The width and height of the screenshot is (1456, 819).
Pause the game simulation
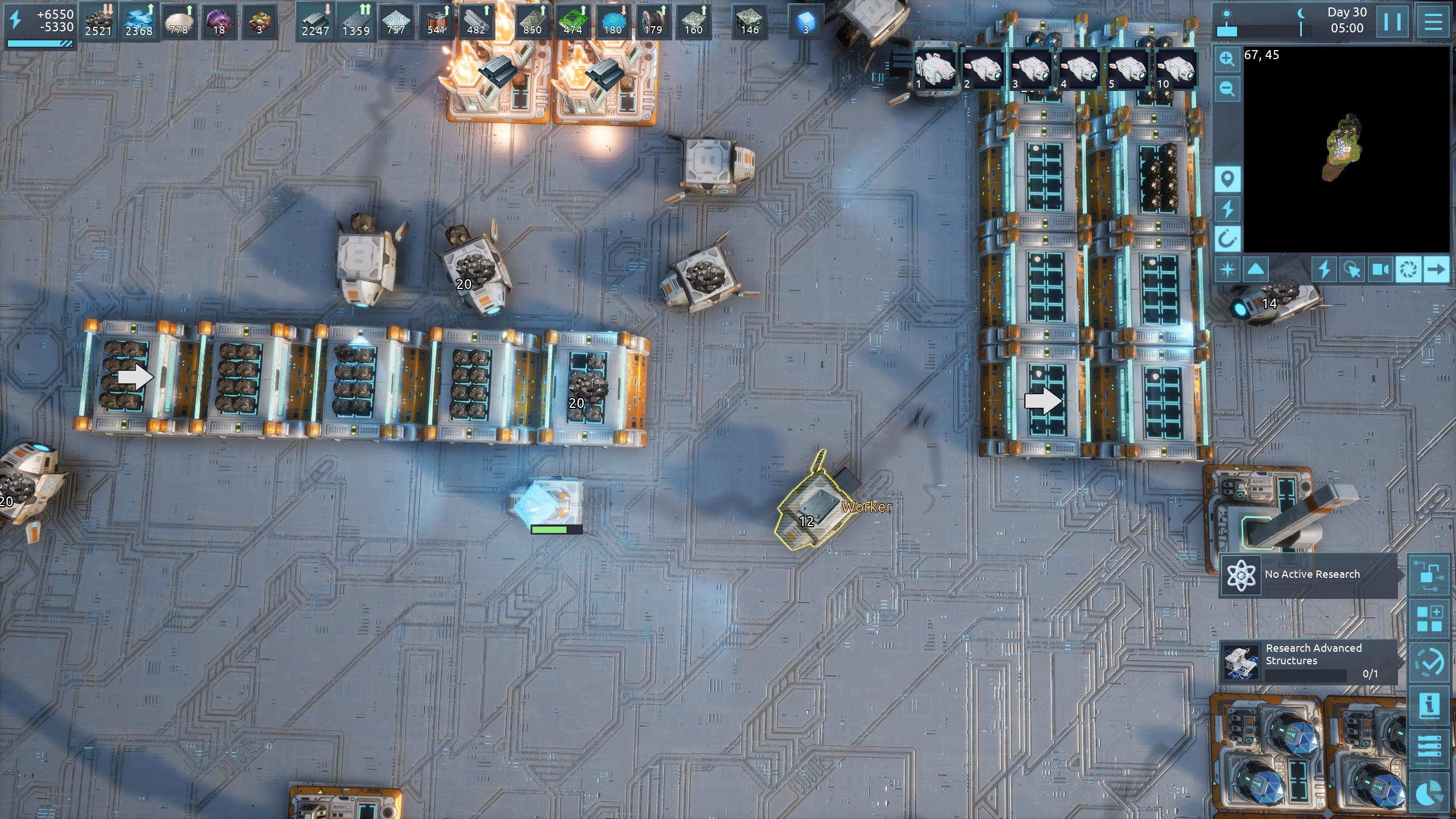point(1392,22)
